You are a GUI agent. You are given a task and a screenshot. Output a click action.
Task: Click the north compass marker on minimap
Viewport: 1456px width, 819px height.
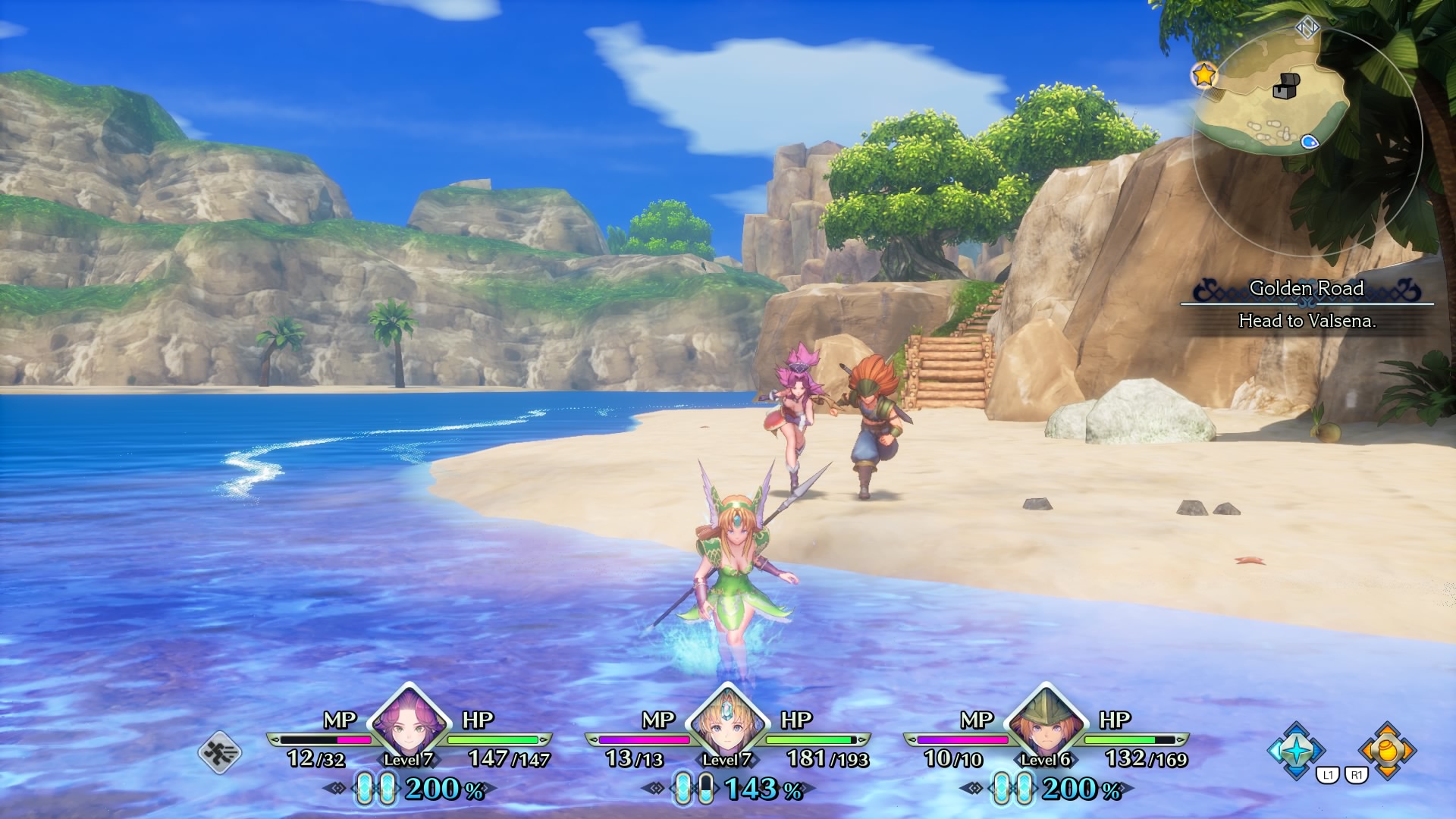pyautogui.click(x=1307, y=29)
